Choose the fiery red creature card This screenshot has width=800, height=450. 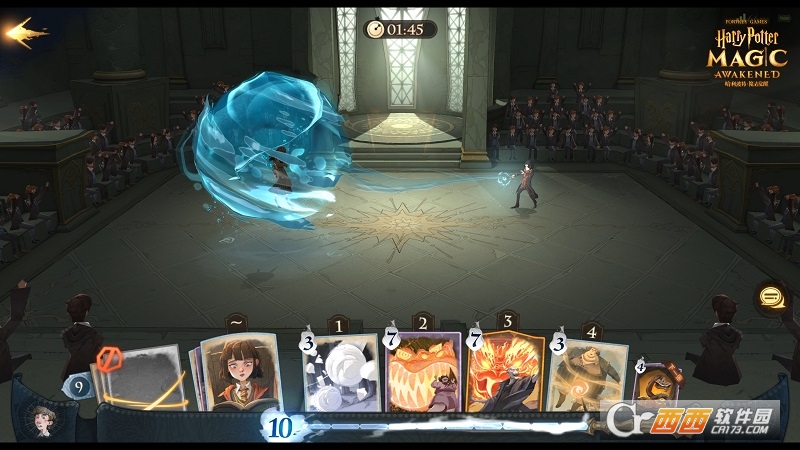click(x=506, y=373)
